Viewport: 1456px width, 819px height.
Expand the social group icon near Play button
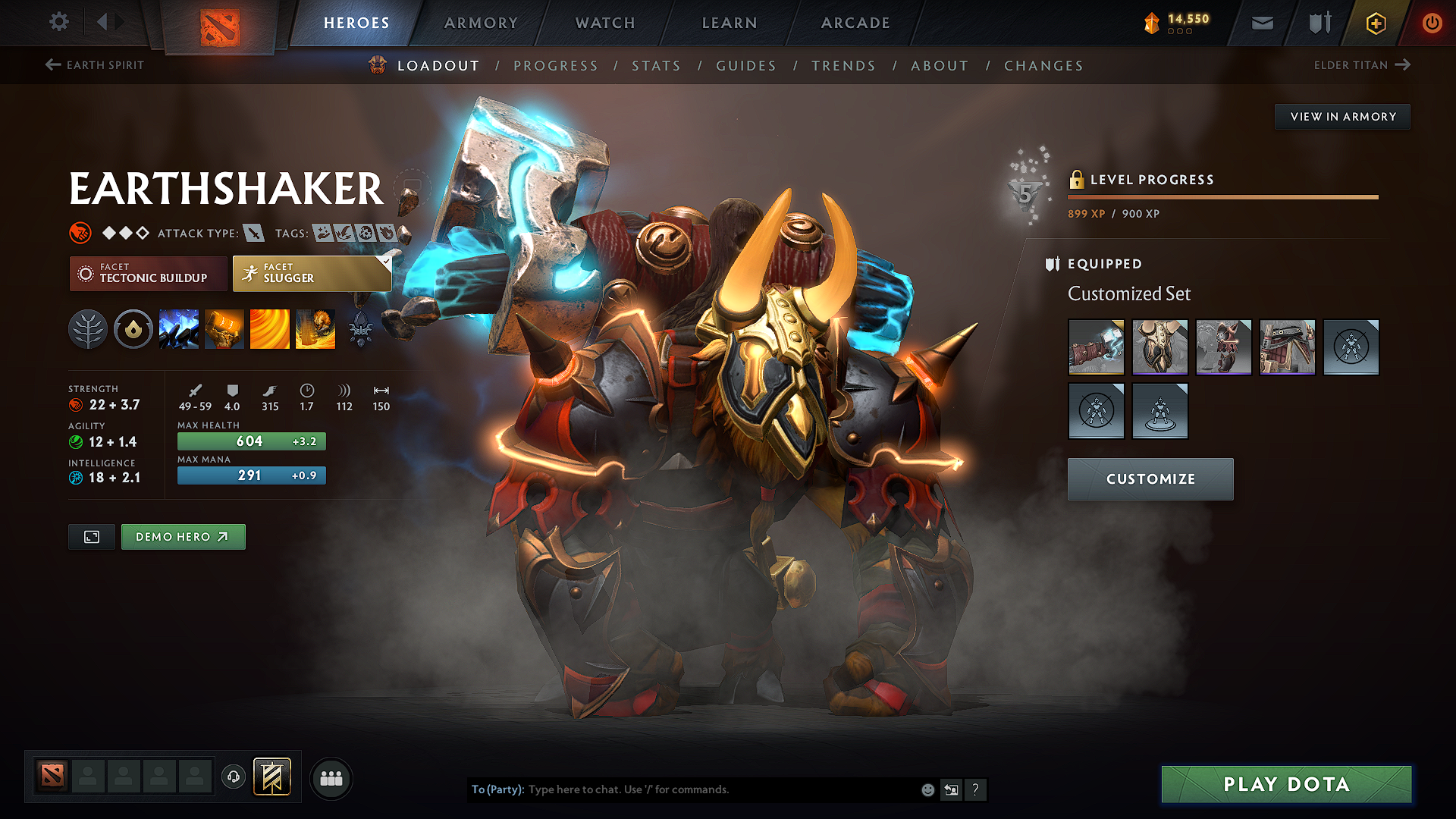(x=331, y=777)
